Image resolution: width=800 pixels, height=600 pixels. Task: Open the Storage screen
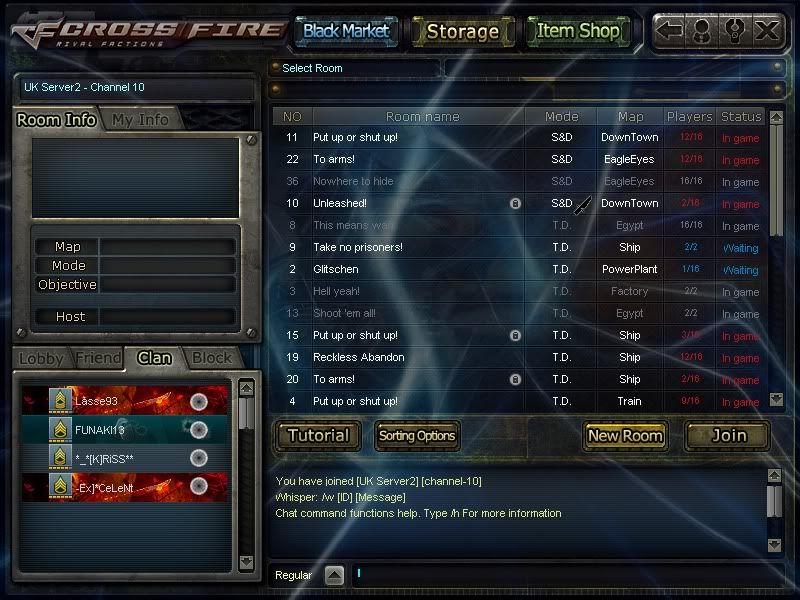point(462,31)
